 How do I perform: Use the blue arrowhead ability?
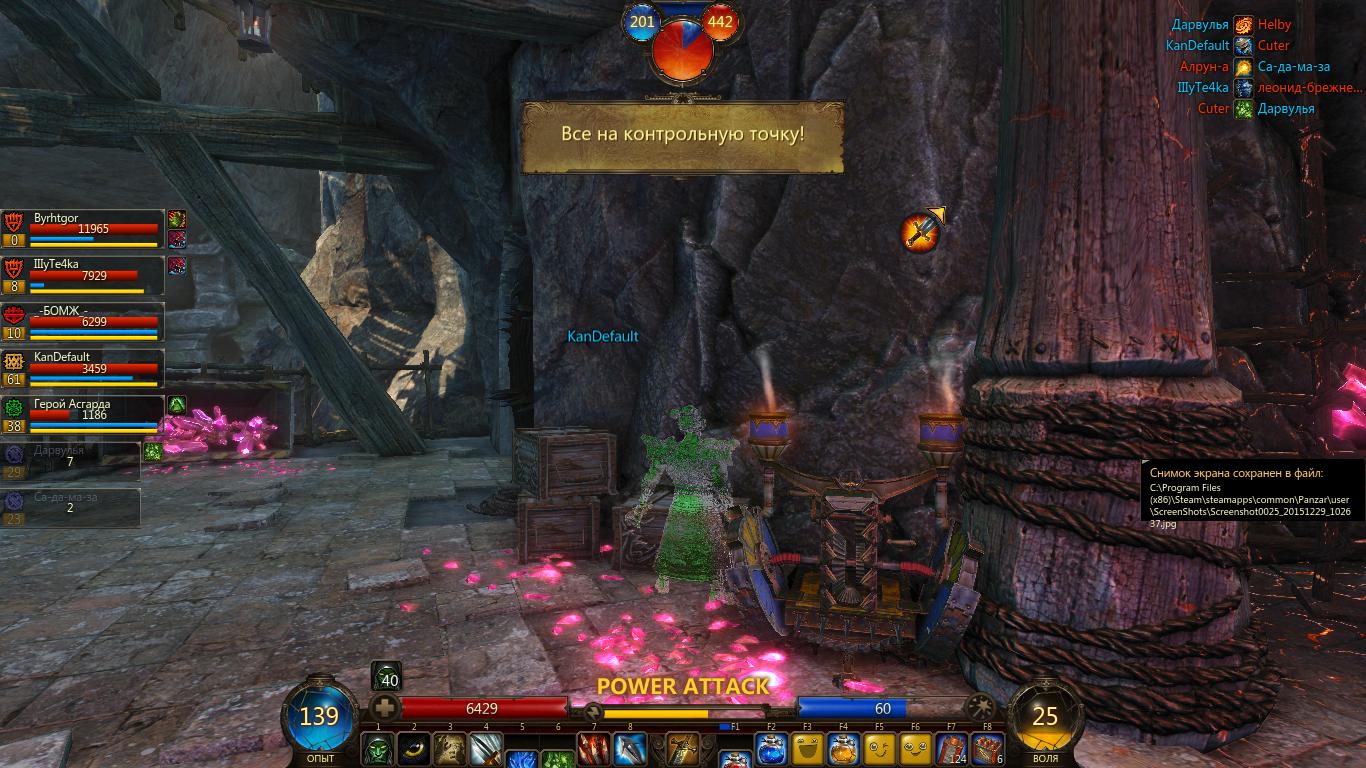point(630,749)
